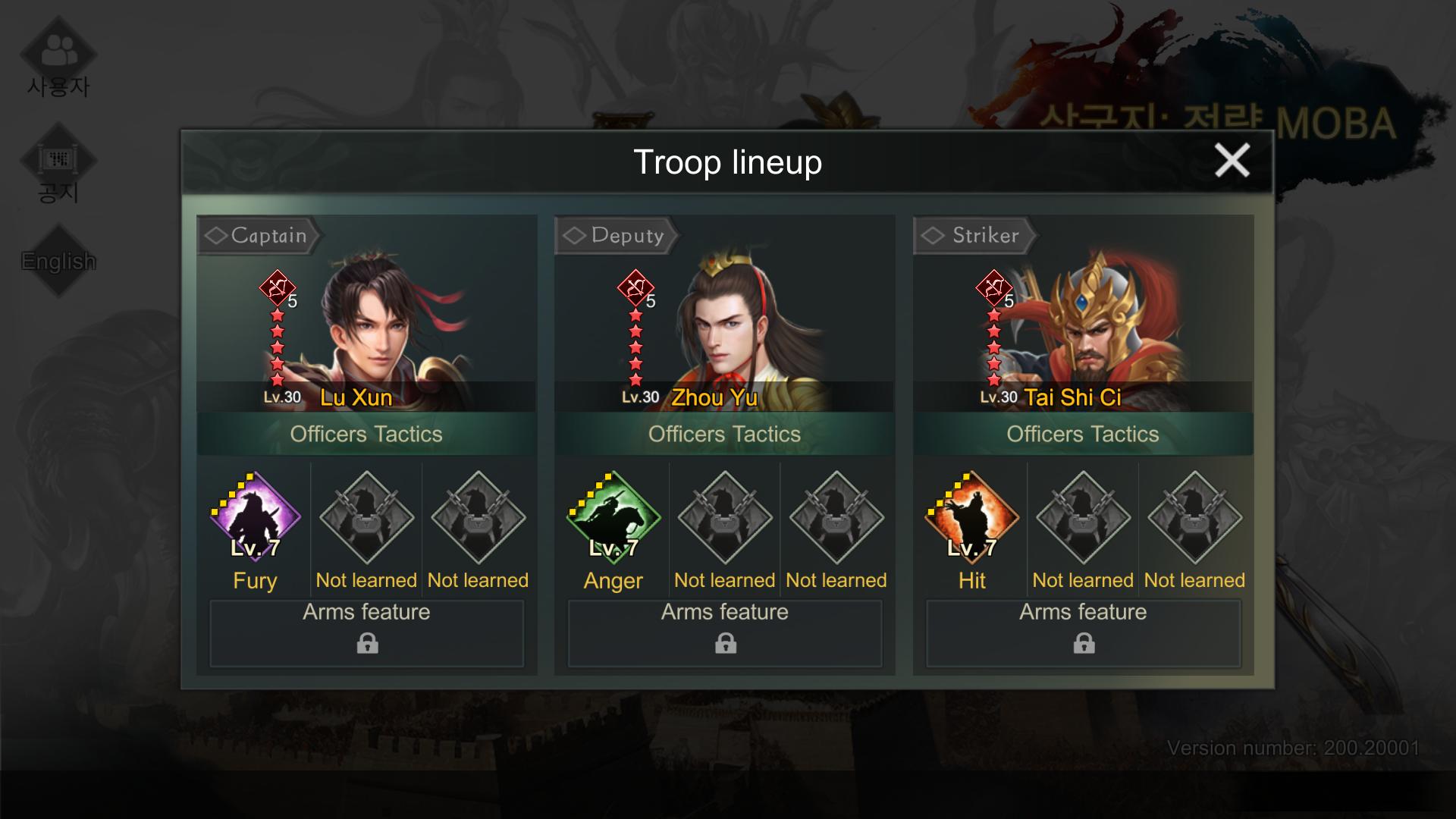Open Lu Xun's locked Arms feature
The image size is (1456, 819).
(x=367, y=633)
